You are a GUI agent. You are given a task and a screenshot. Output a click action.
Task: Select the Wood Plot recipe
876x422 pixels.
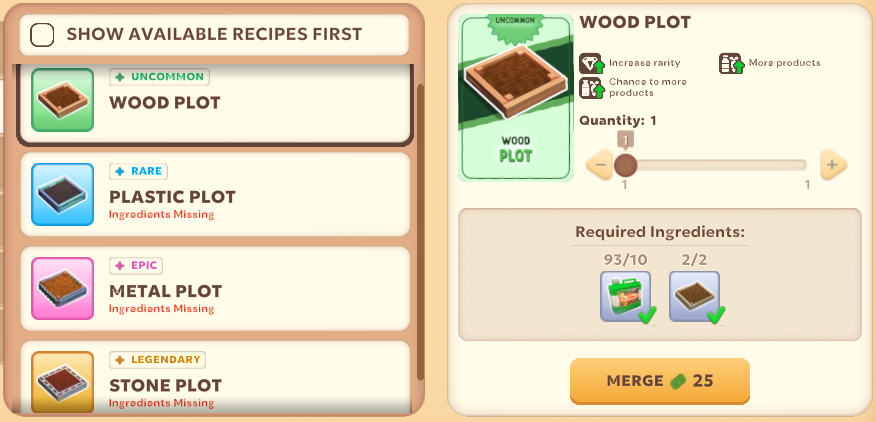214,102
